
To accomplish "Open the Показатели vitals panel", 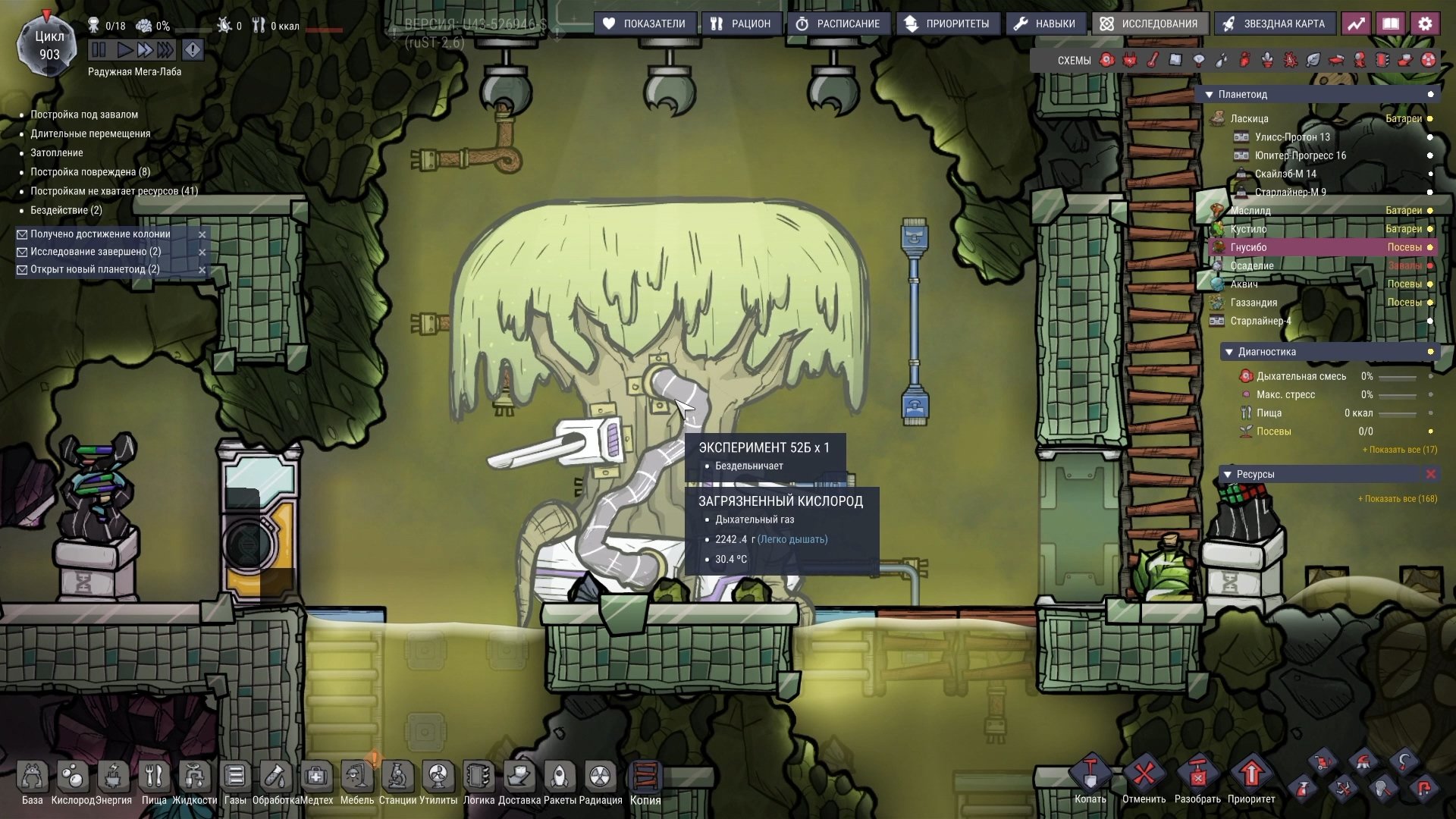I will 644,24.
